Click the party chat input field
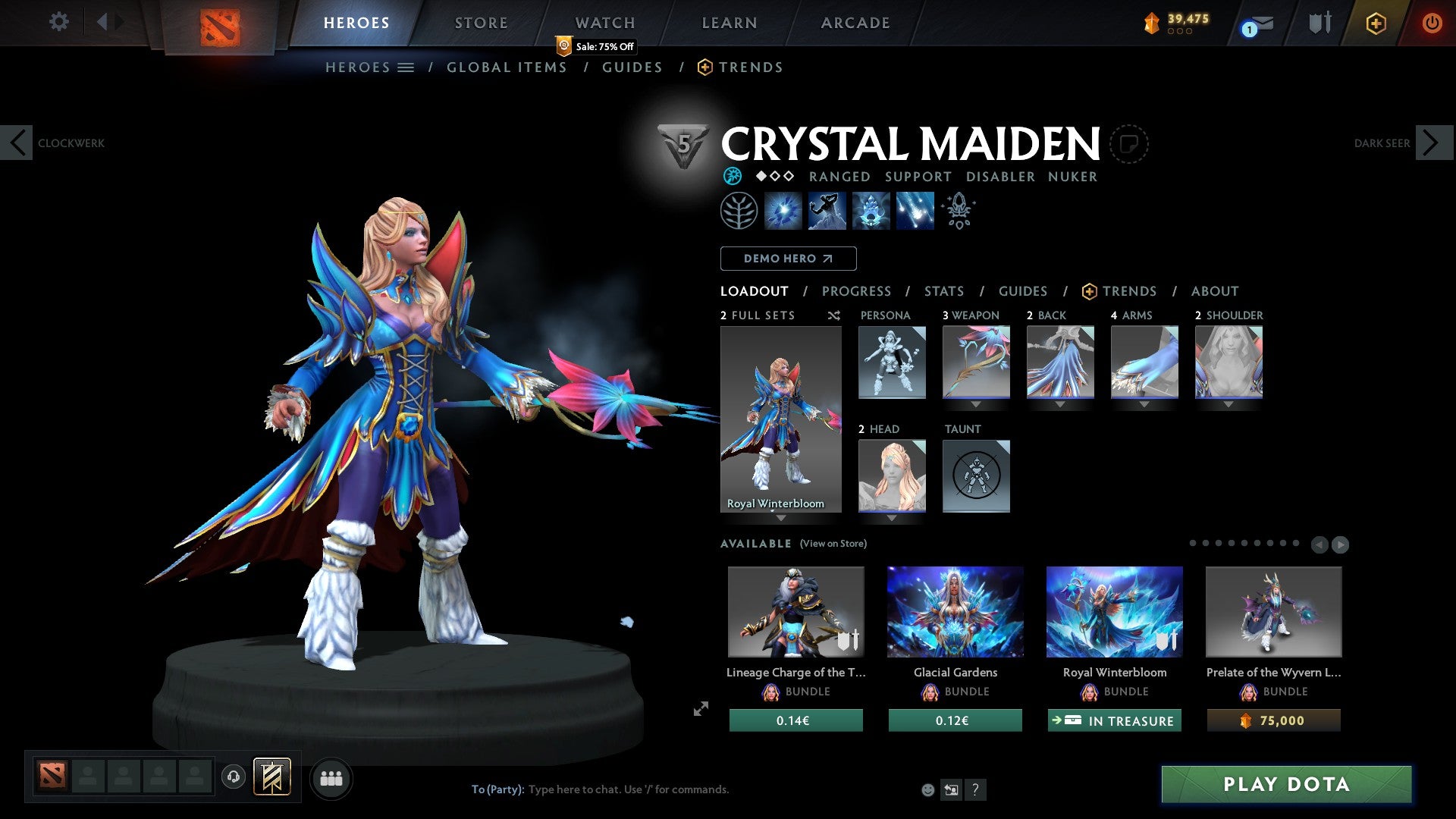The height and width of the screenshot is (819, 1456). [x=629, y=789]
